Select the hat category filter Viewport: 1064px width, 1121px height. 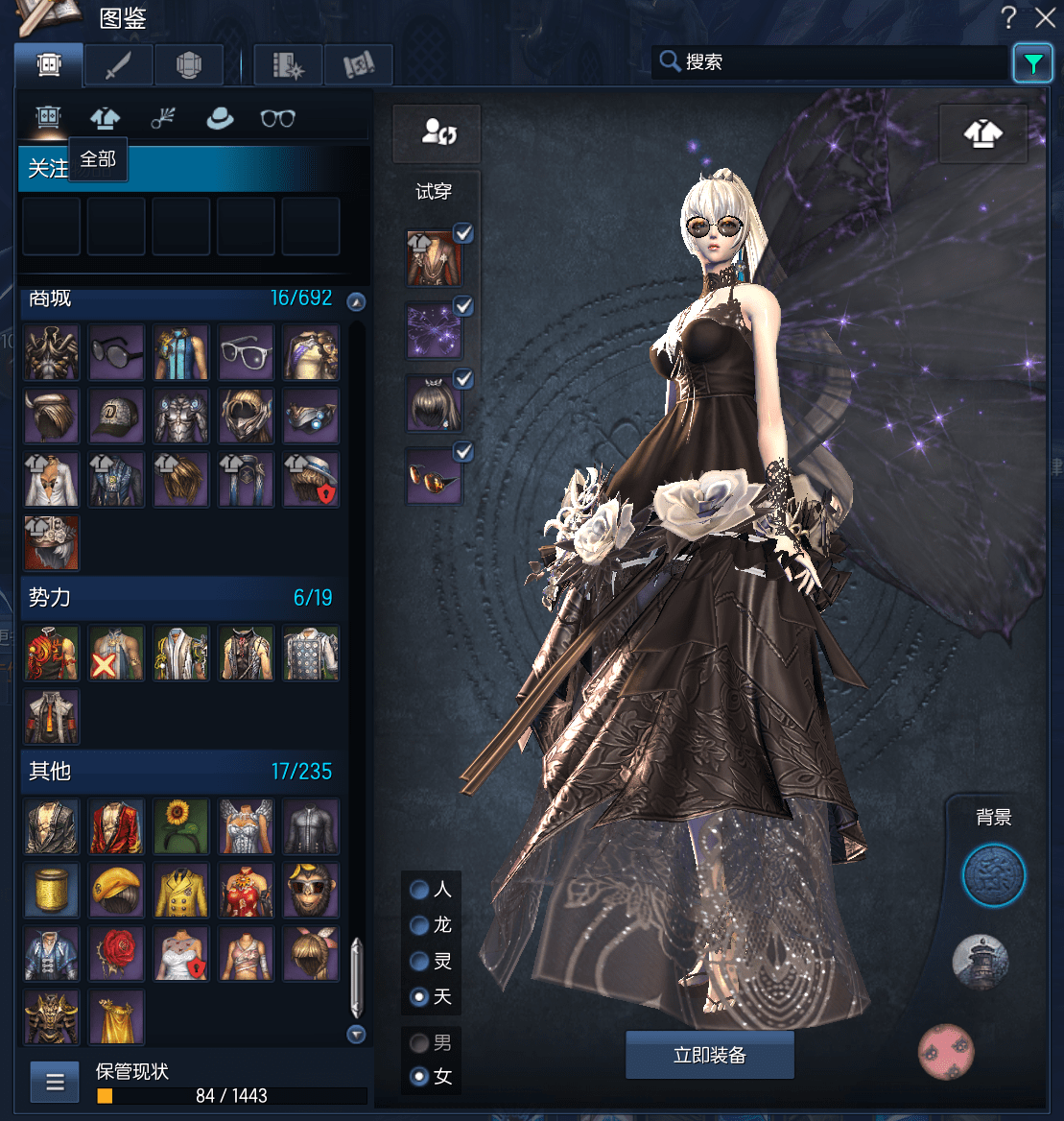[221, 118]
